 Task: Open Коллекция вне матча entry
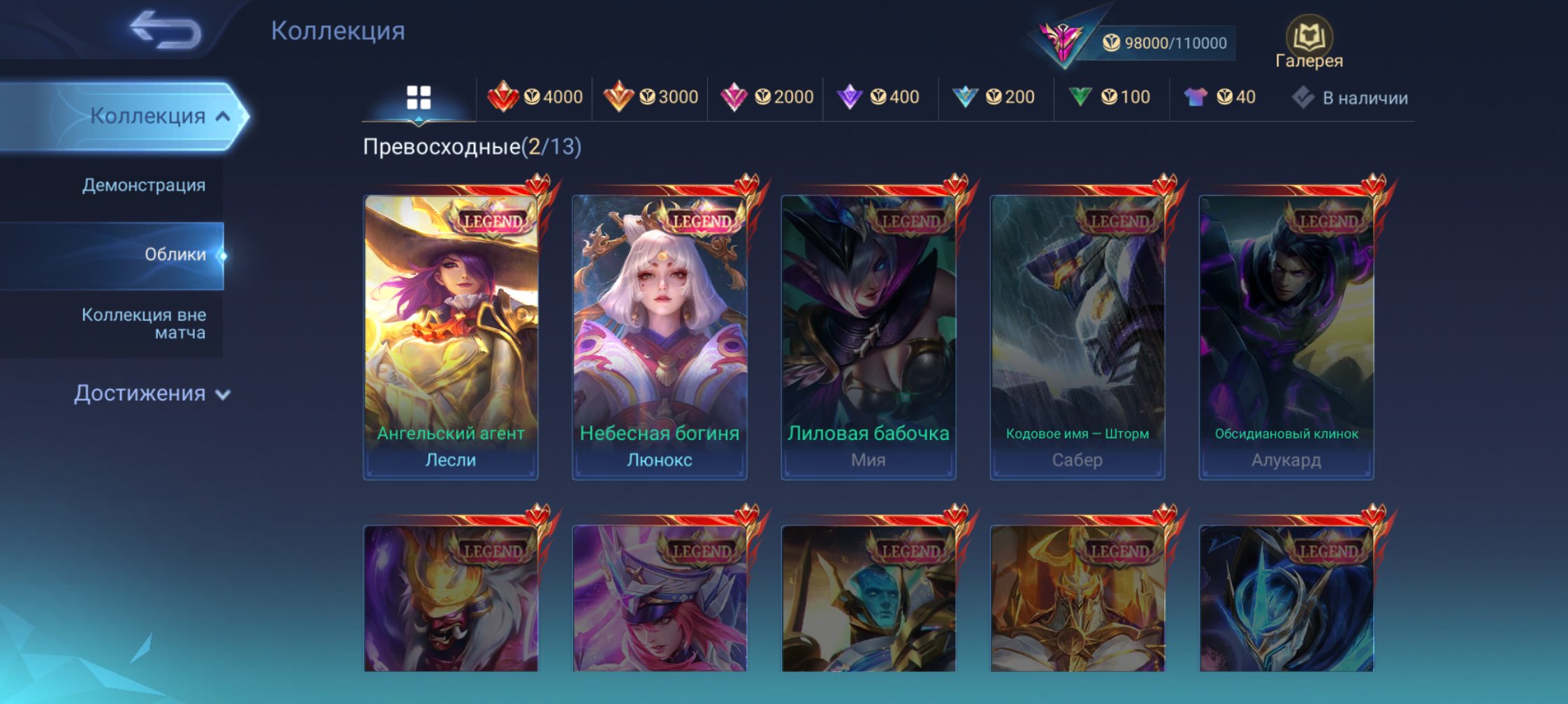coord(143,323)
